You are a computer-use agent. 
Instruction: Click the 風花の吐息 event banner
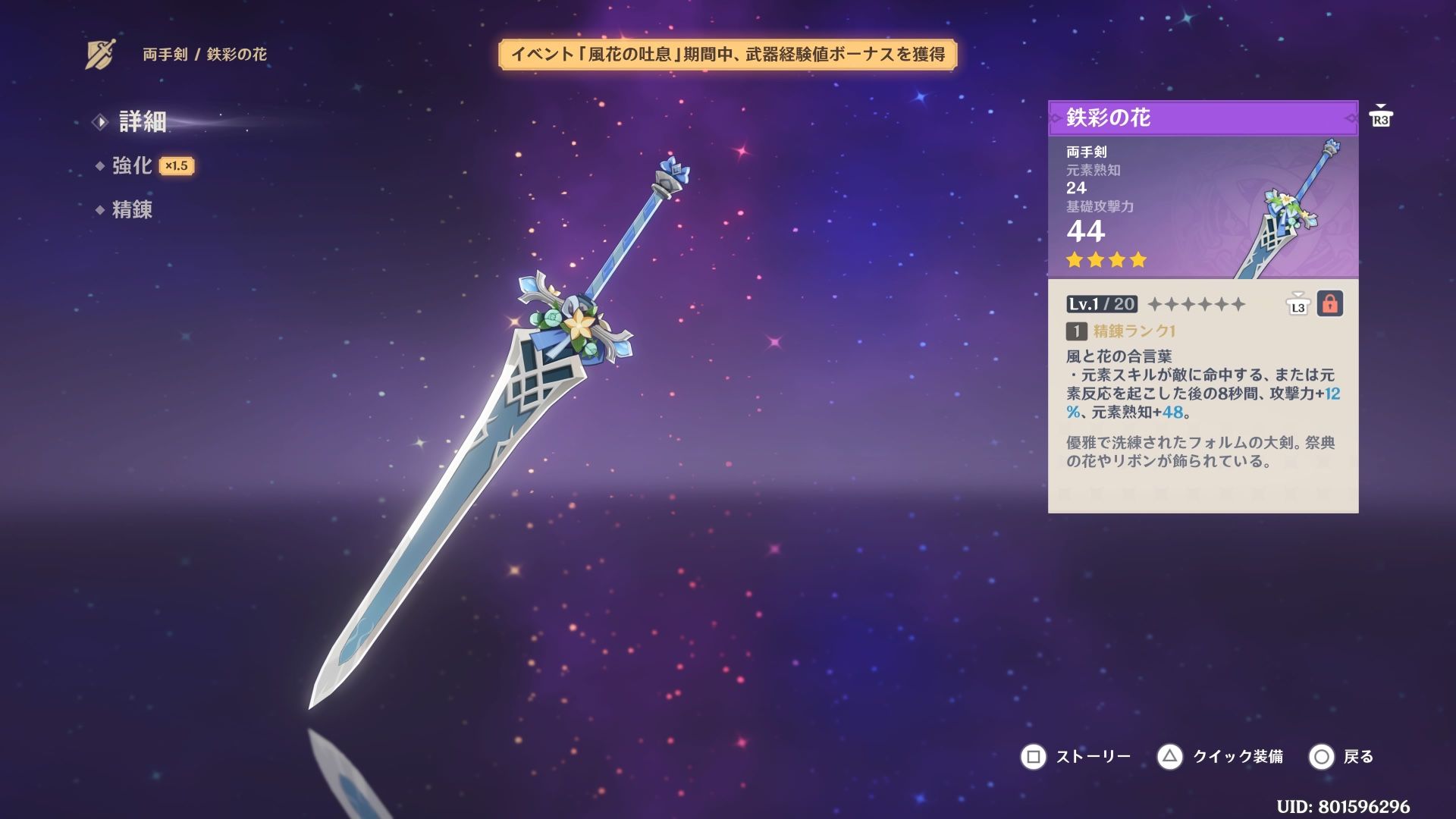tap(732, 55)
